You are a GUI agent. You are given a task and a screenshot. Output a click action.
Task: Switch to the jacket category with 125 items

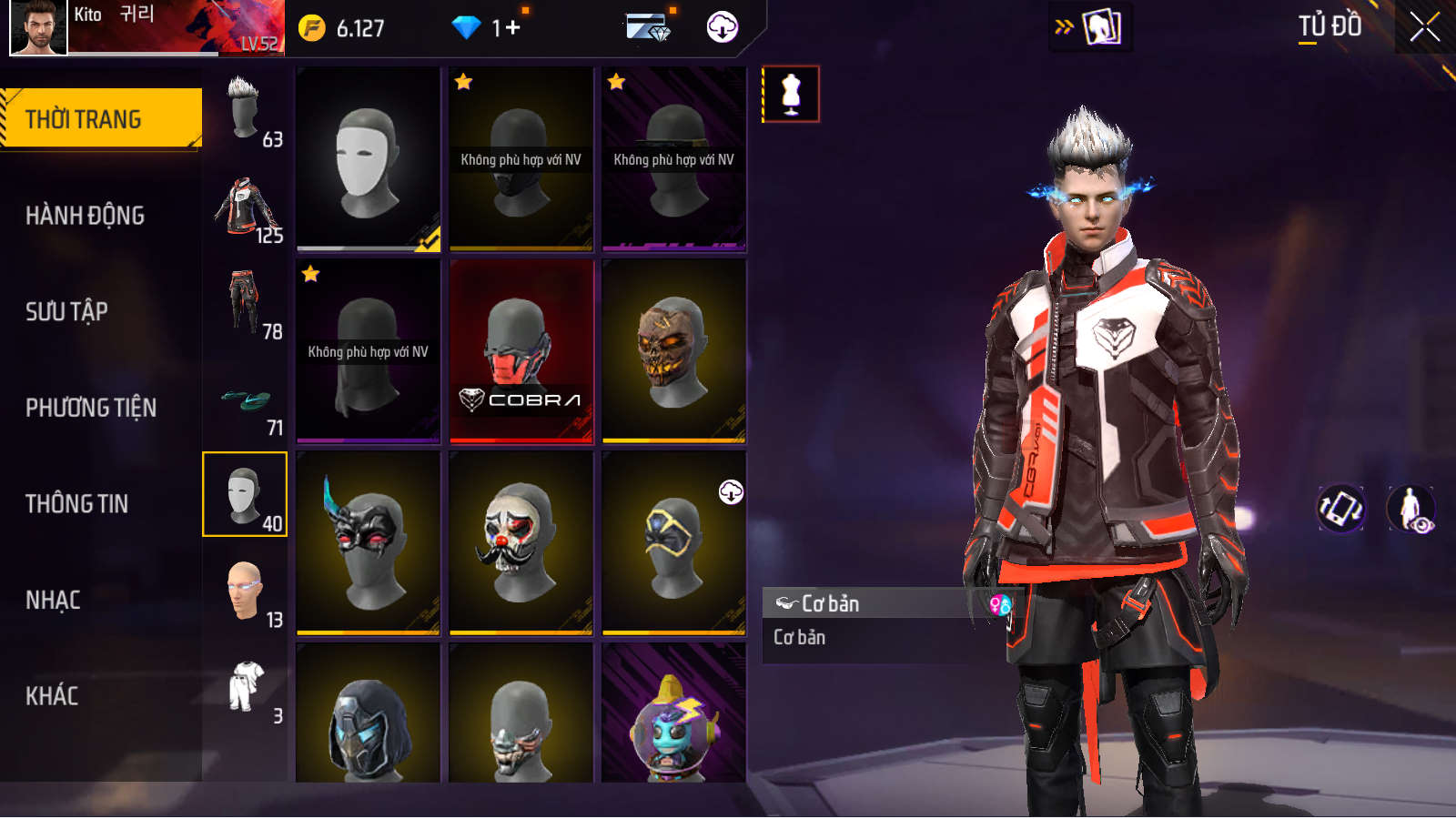point(246,207)
